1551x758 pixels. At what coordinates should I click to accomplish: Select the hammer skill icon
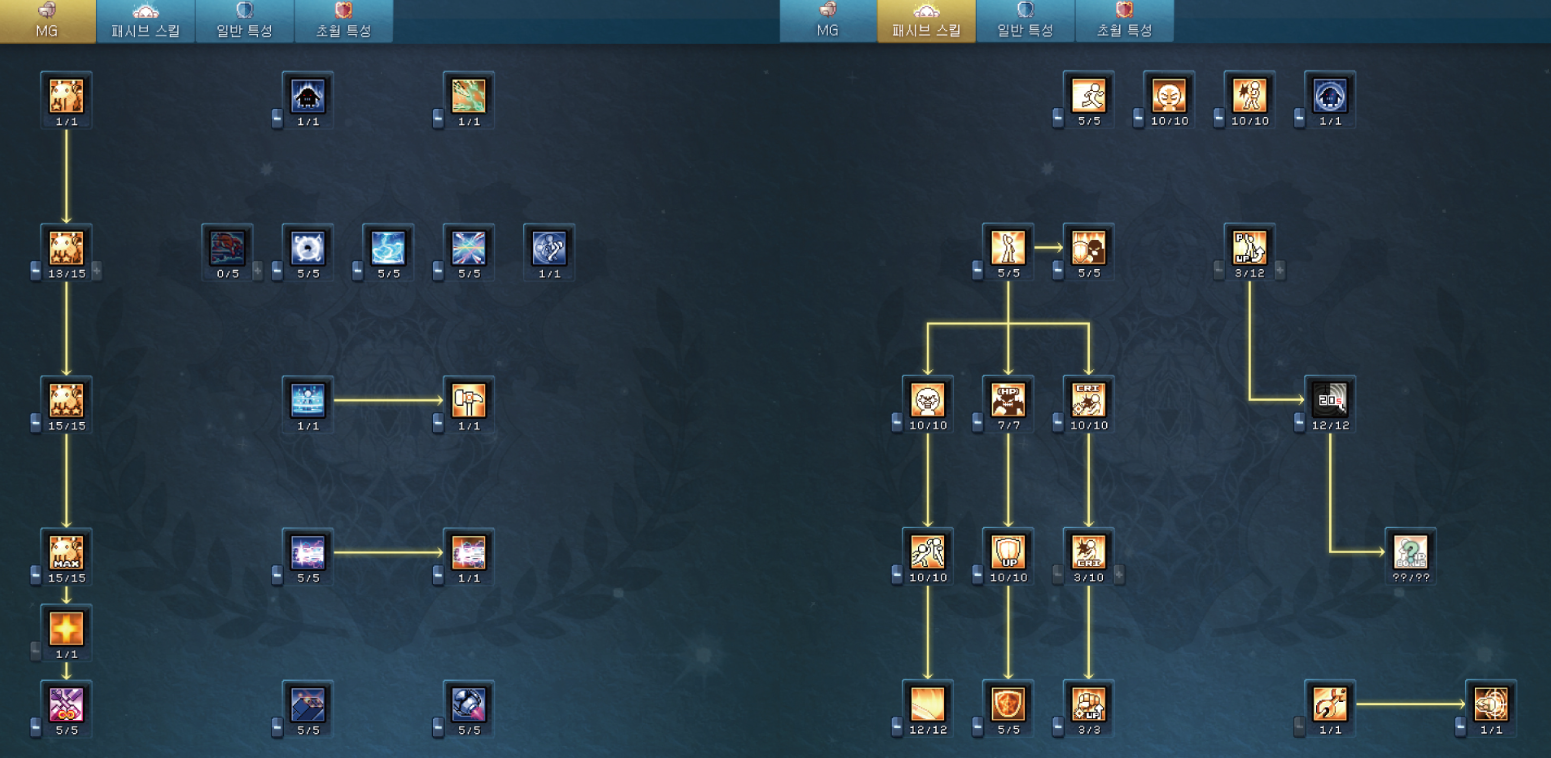pyautogui.click(x=468, y=400)
